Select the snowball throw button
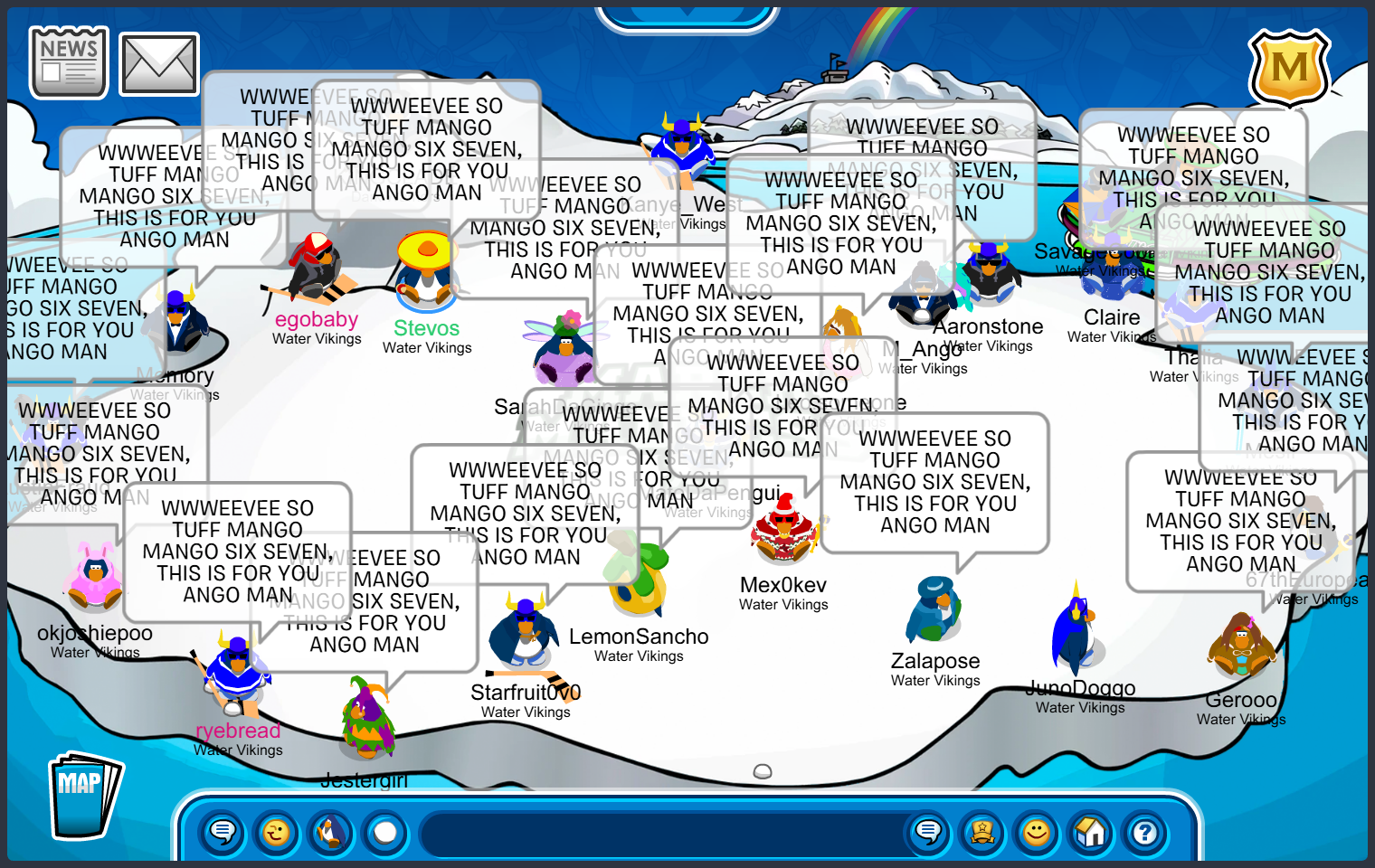Viewport: 1375px width, 868px height. 385,832
